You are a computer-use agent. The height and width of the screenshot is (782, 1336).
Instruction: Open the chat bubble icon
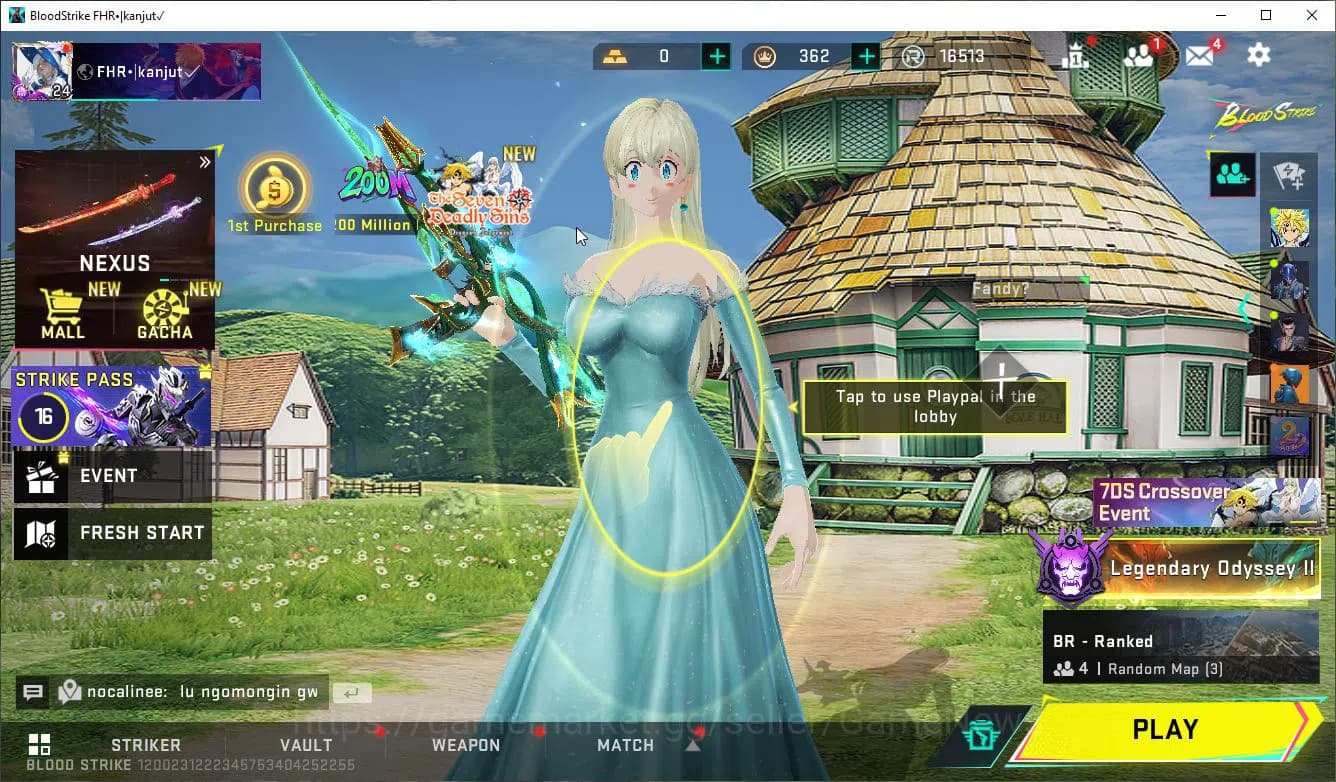(x=33, y=691)
